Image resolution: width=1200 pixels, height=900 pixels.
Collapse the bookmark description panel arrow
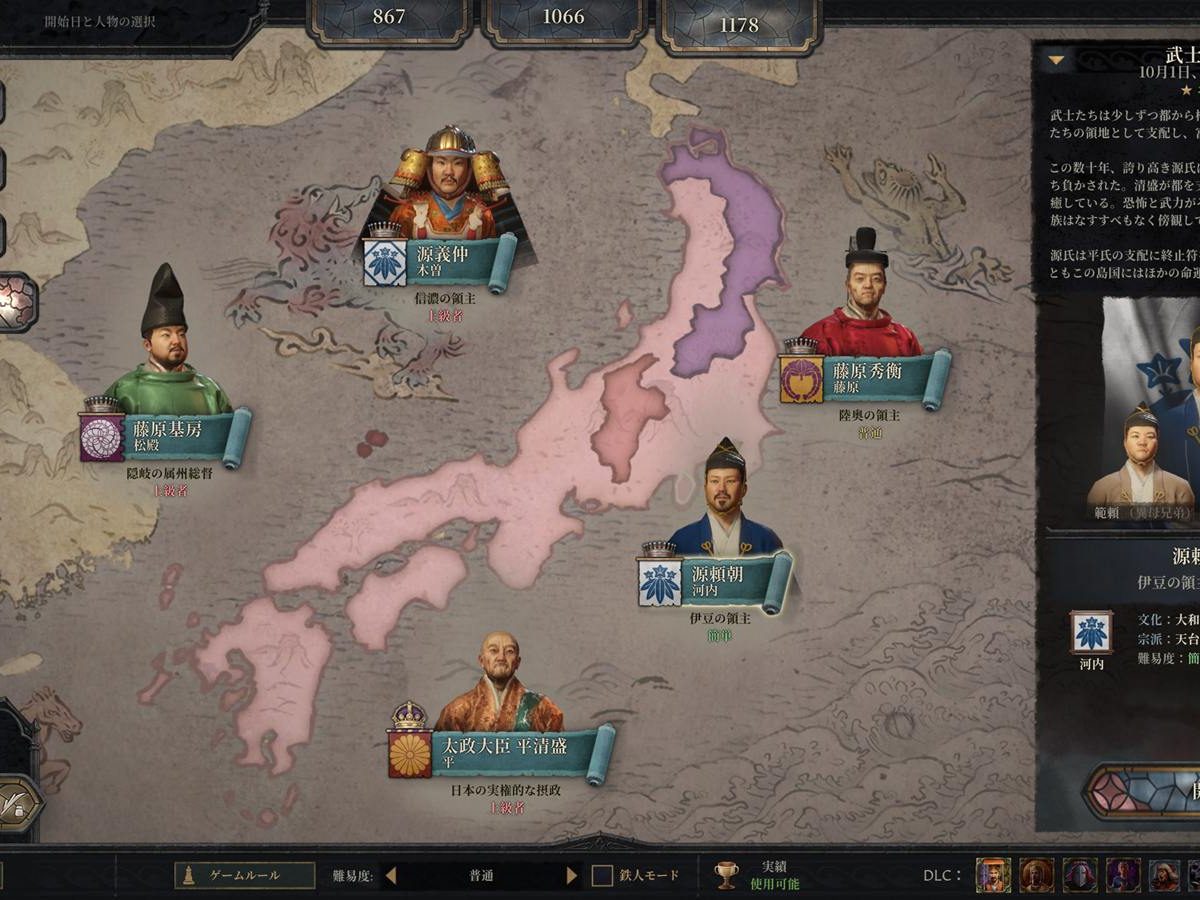1055,60
